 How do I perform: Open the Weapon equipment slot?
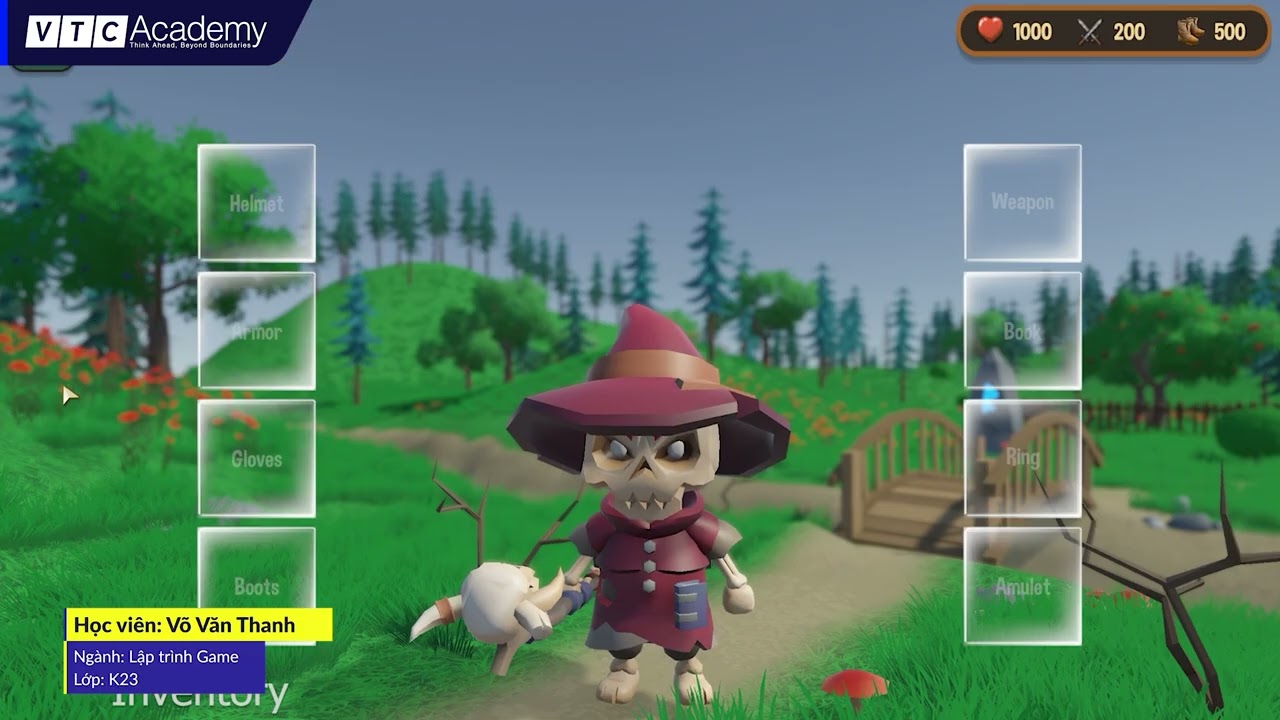click(x=1022, y=203)
